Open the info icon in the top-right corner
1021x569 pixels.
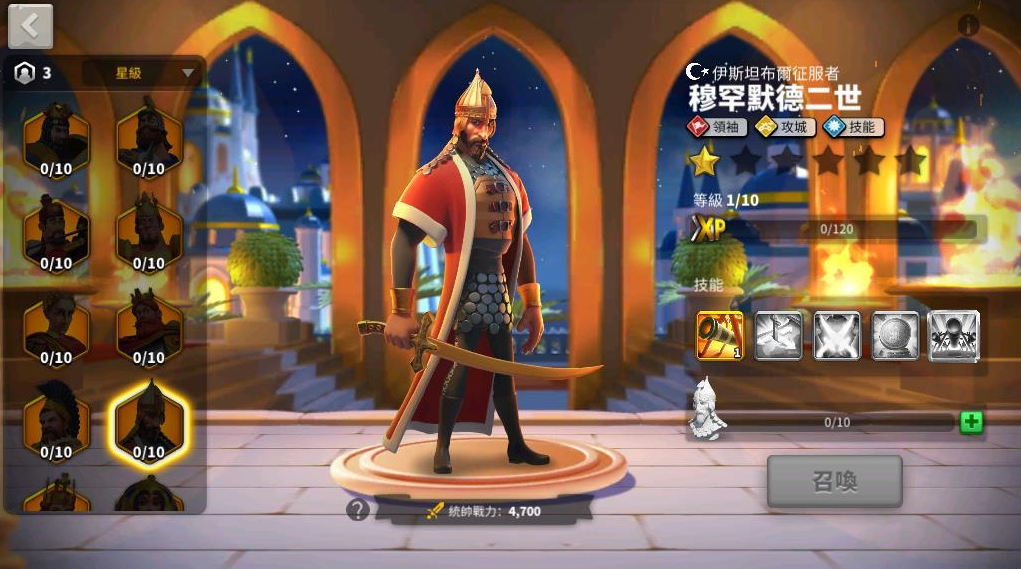[x=968, y=26]
